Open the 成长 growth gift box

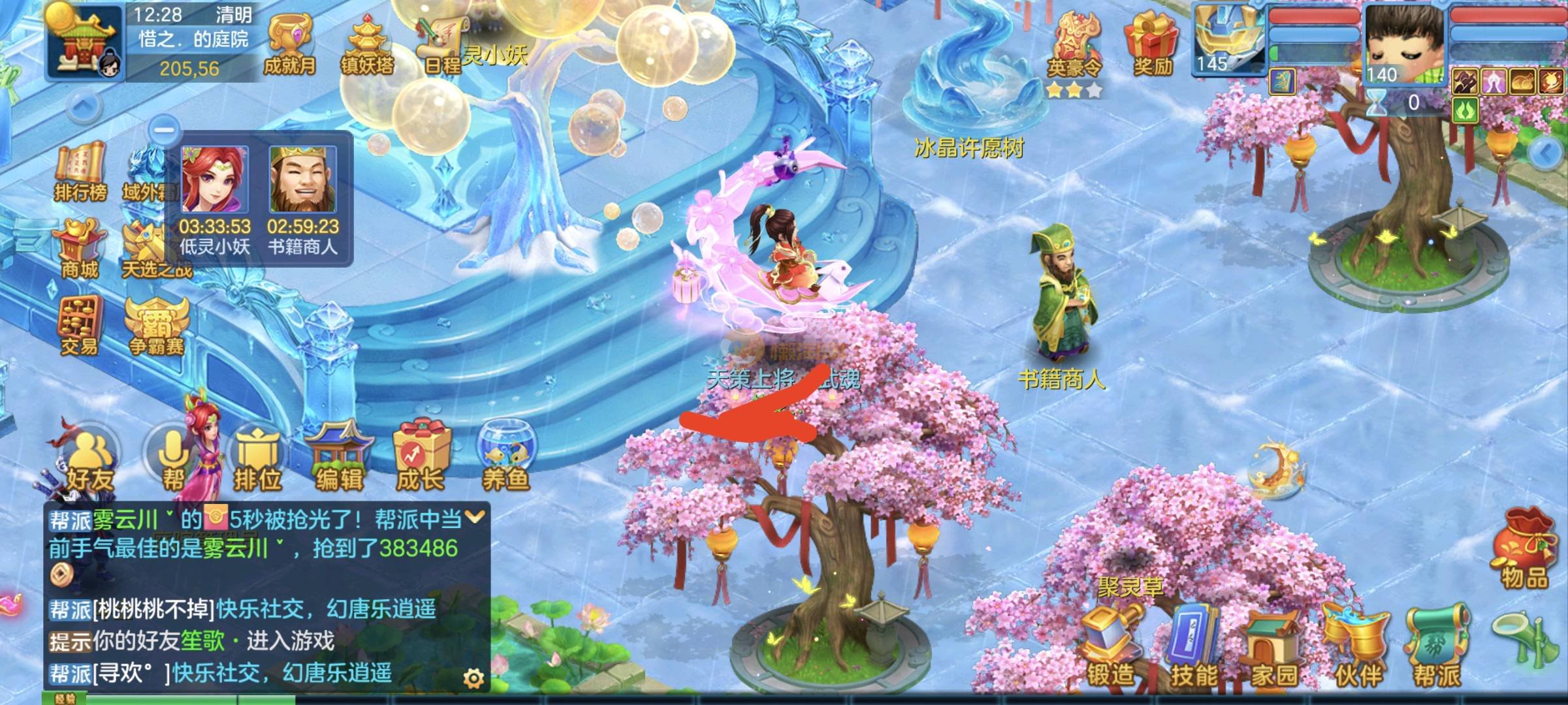[421, 457]
